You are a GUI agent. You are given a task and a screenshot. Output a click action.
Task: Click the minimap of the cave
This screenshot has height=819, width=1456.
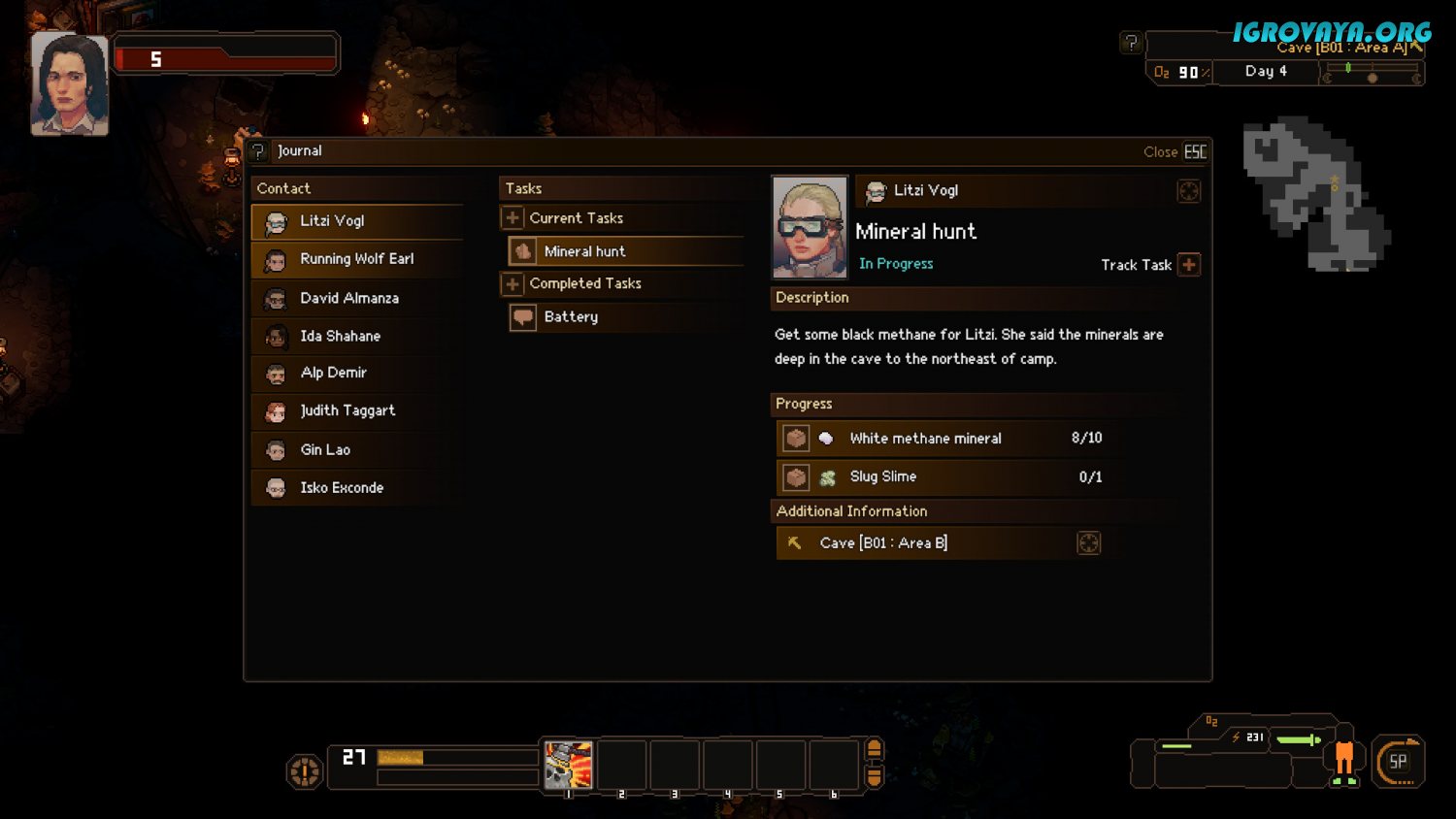tap(1316, 194)
